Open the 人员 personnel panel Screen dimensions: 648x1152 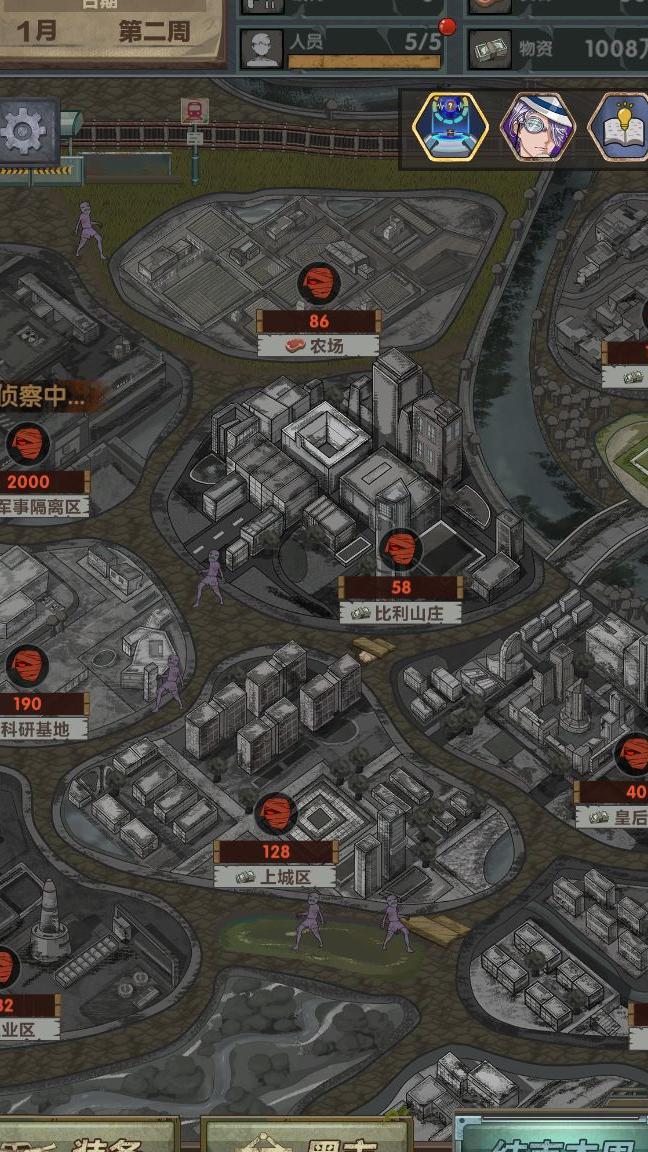point(340,47)
